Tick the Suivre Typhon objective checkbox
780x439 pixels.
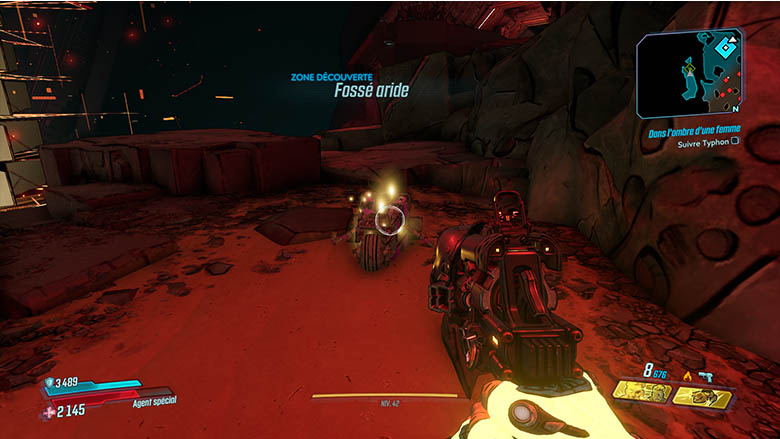click(736, 142)
